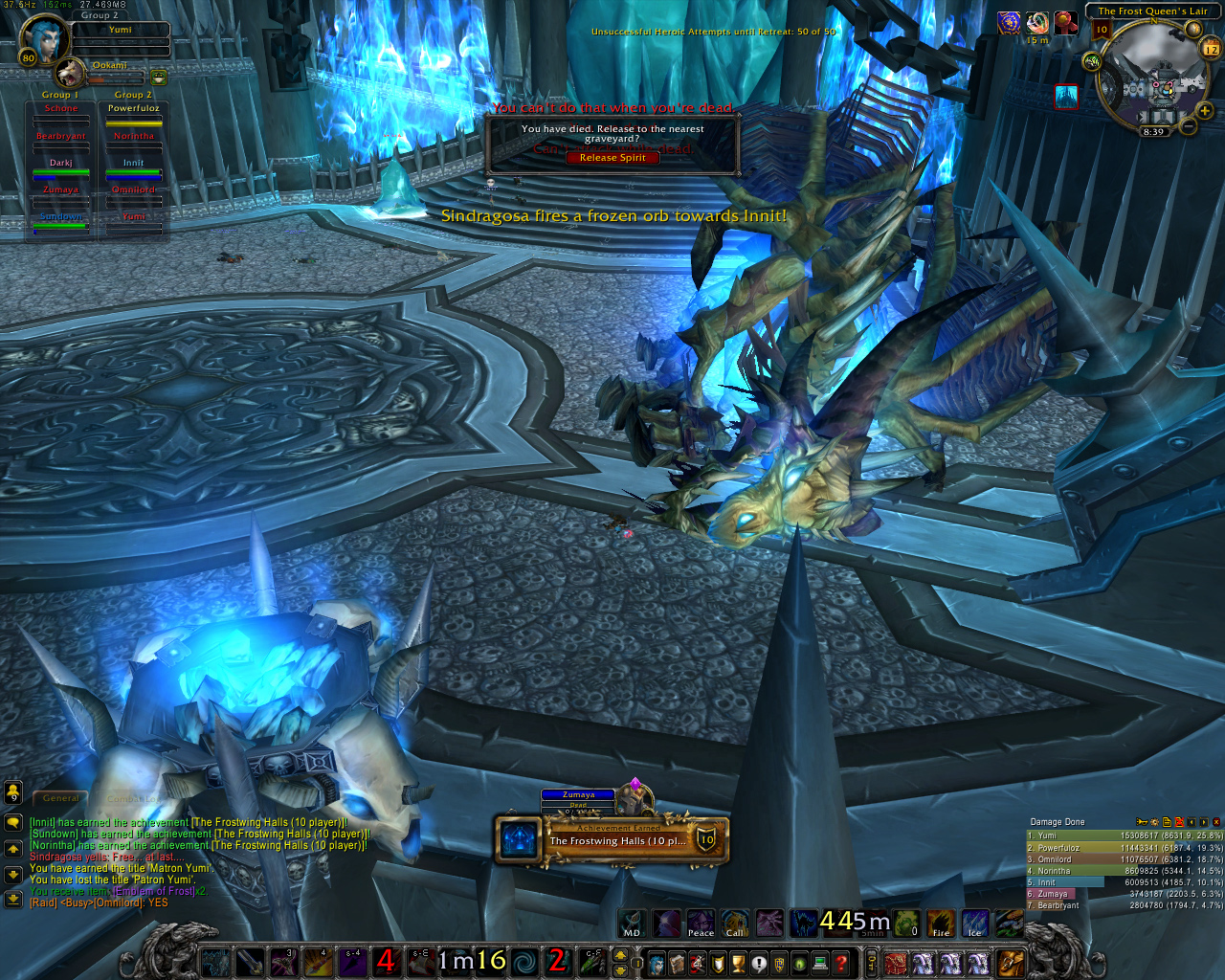Open the main backpack bag
Viewport: 1225px width, 980px height.
tap(1012, 962)
